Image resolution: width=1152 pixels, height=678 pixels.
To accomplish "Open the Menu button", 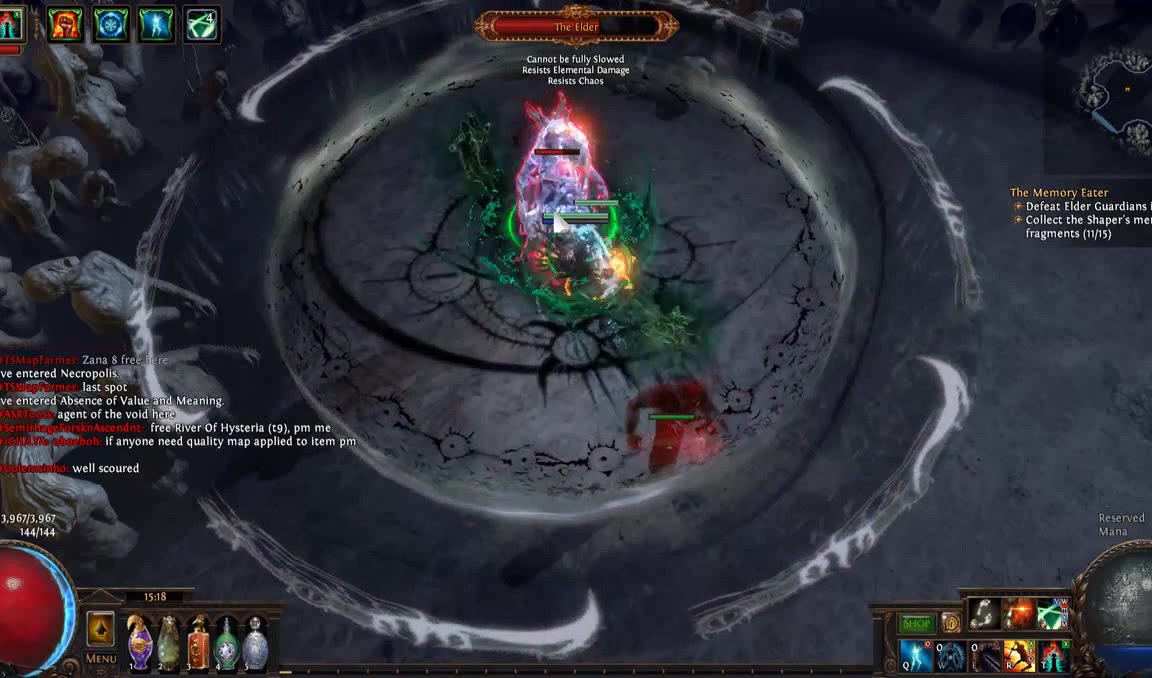I will point(101,659).
